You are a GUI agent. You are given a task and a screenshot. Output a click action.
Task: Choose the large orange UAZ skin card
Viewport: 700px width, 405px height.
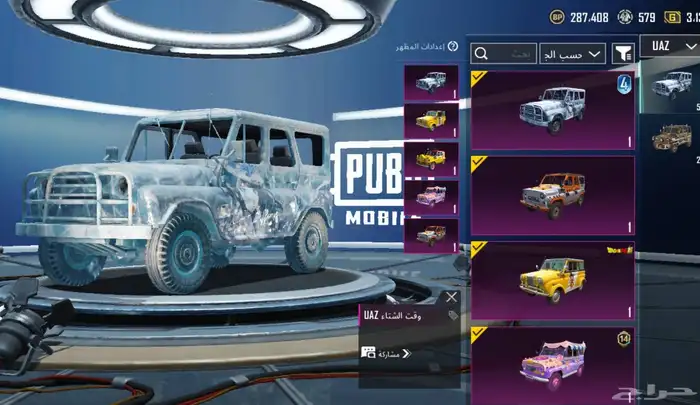(552, 195)
